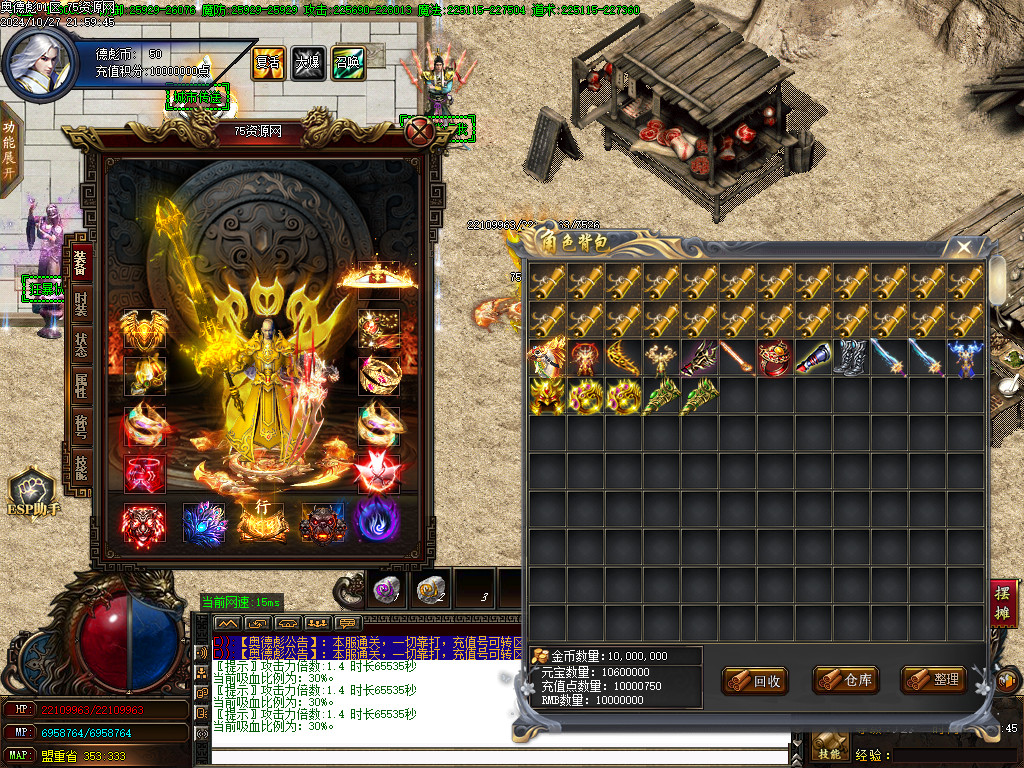The image size is (1024, 768).
Task: Close the character equipment panel
Action: (x=419, y=129)
